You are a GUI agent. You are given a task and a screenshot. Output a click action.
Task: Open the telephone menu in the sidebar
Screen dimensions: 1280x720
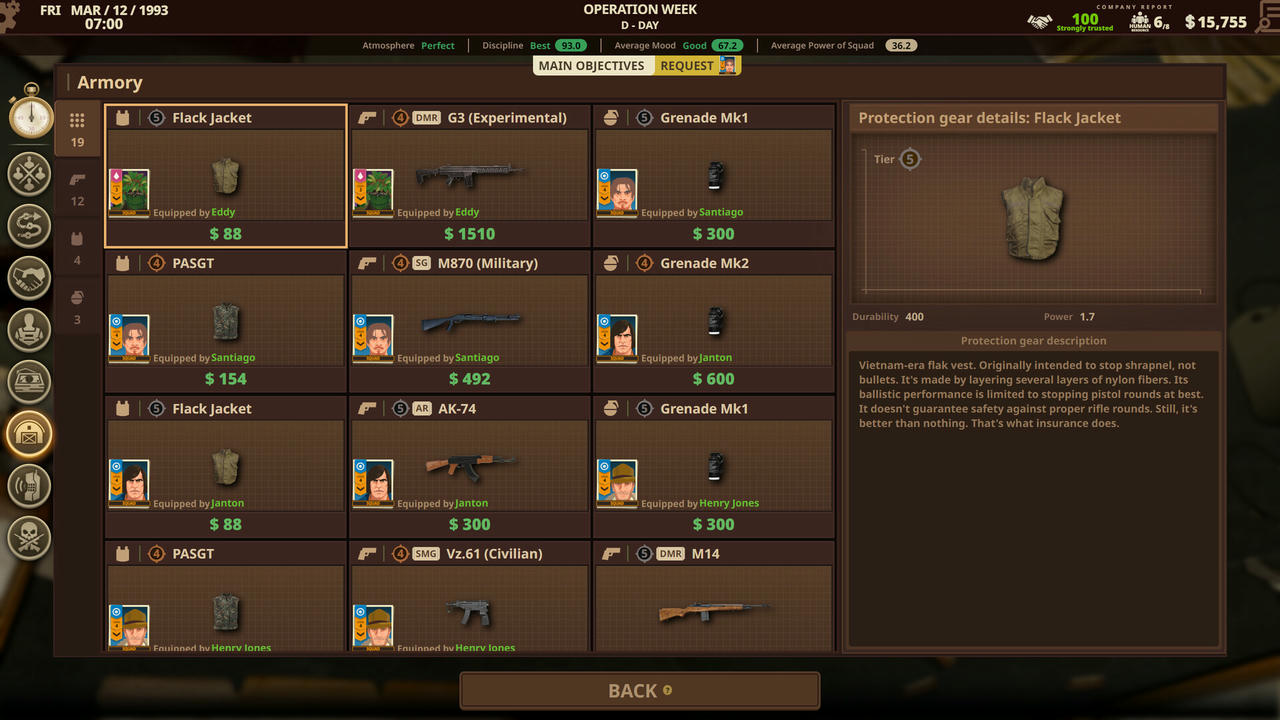(x=30, y=486)
